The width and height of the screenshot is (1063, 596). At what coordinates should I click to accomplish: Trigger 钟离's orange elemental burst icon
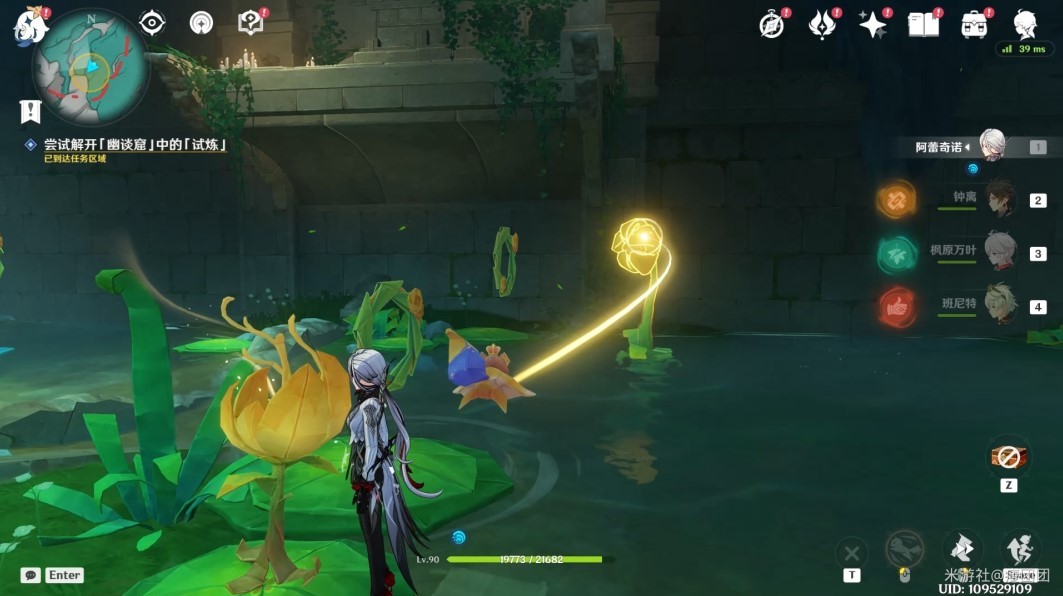point(897,199)
